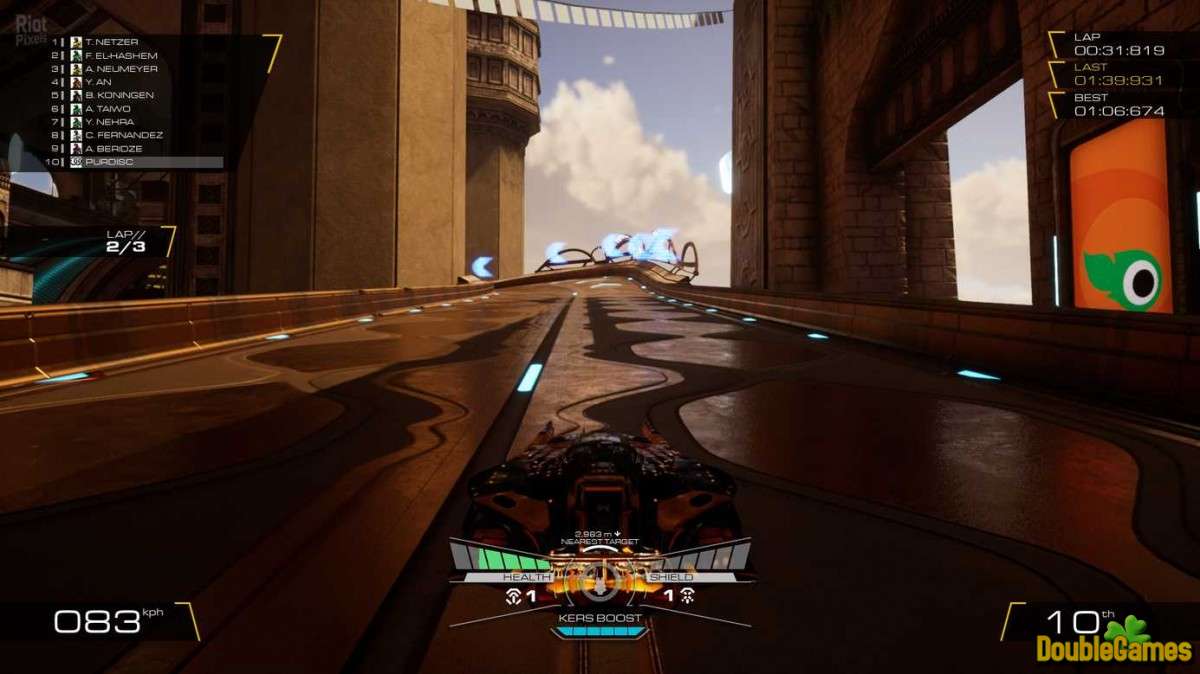Select A. Beridze in the standings list
This screenshot has height=674, width=1200.
coord(113,147)
